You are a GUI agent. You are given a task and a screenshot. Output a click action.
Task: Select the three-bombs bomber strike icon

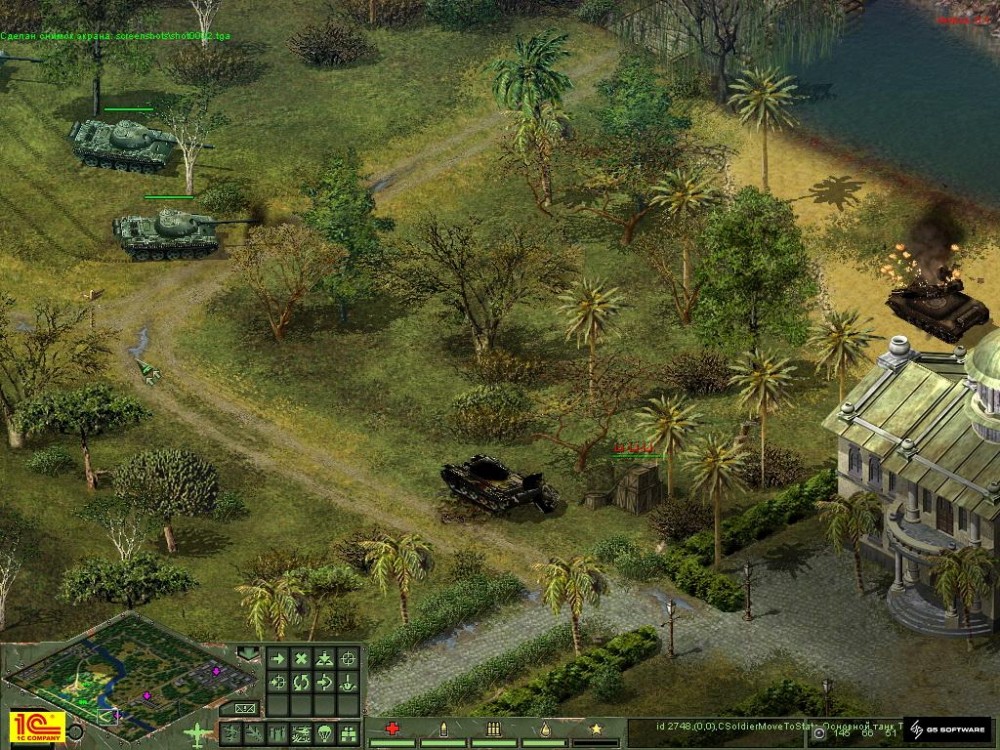click(278, 733)
